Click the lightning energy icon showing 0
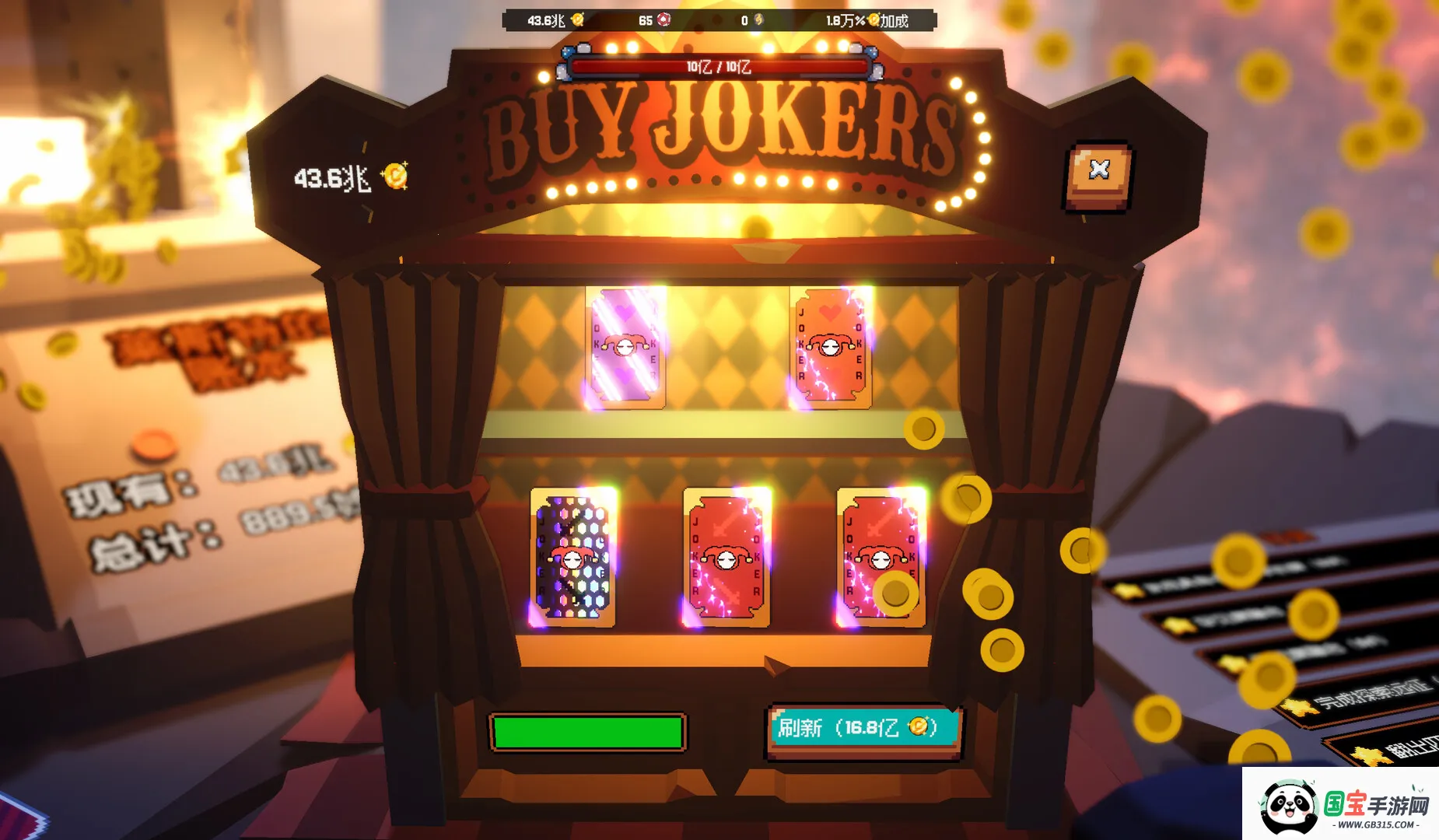Viewport: 1439px width, 840px height. (760, 19)
